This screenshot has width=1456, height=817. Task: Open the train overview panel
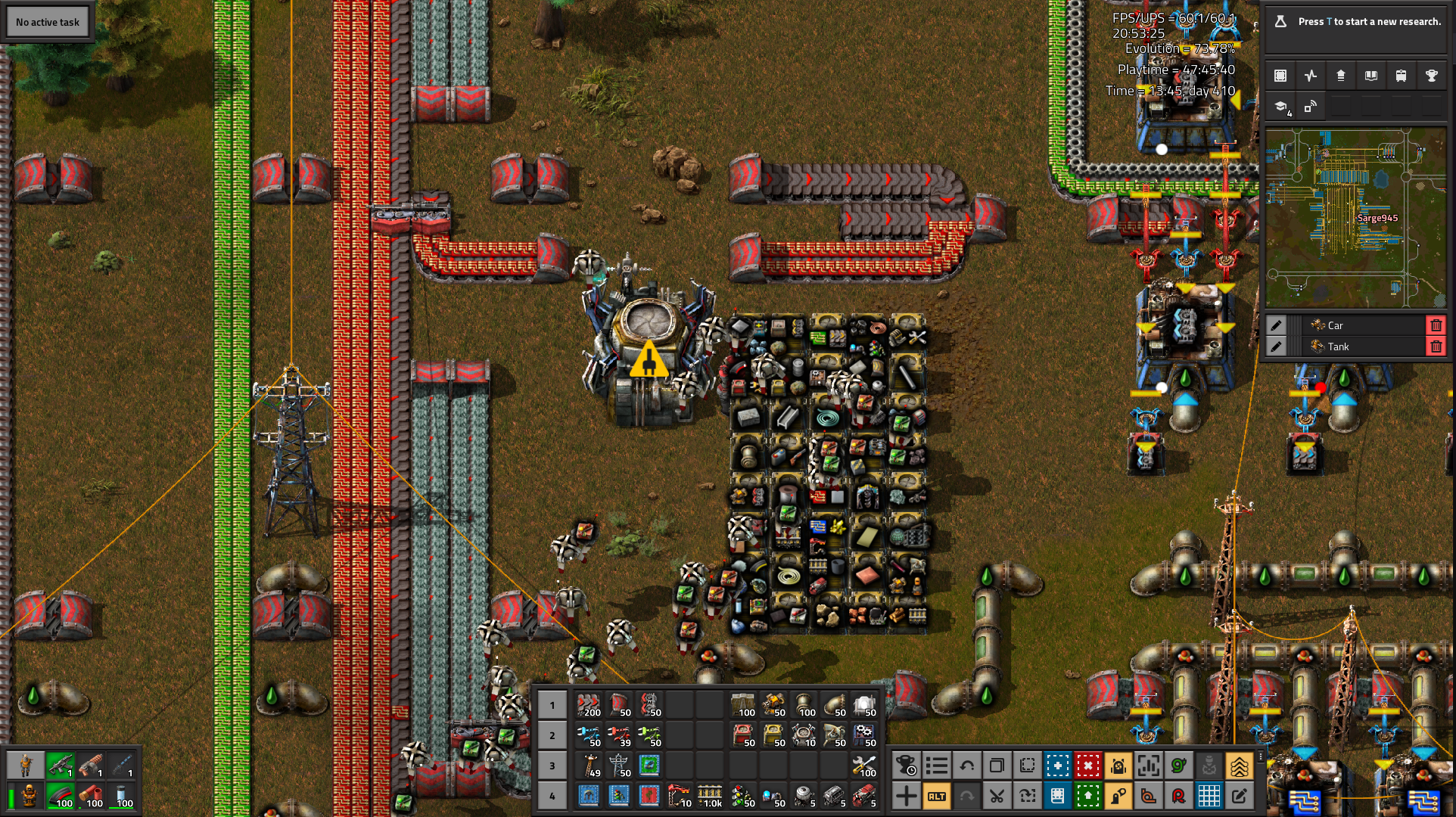tap(1401, 76)
